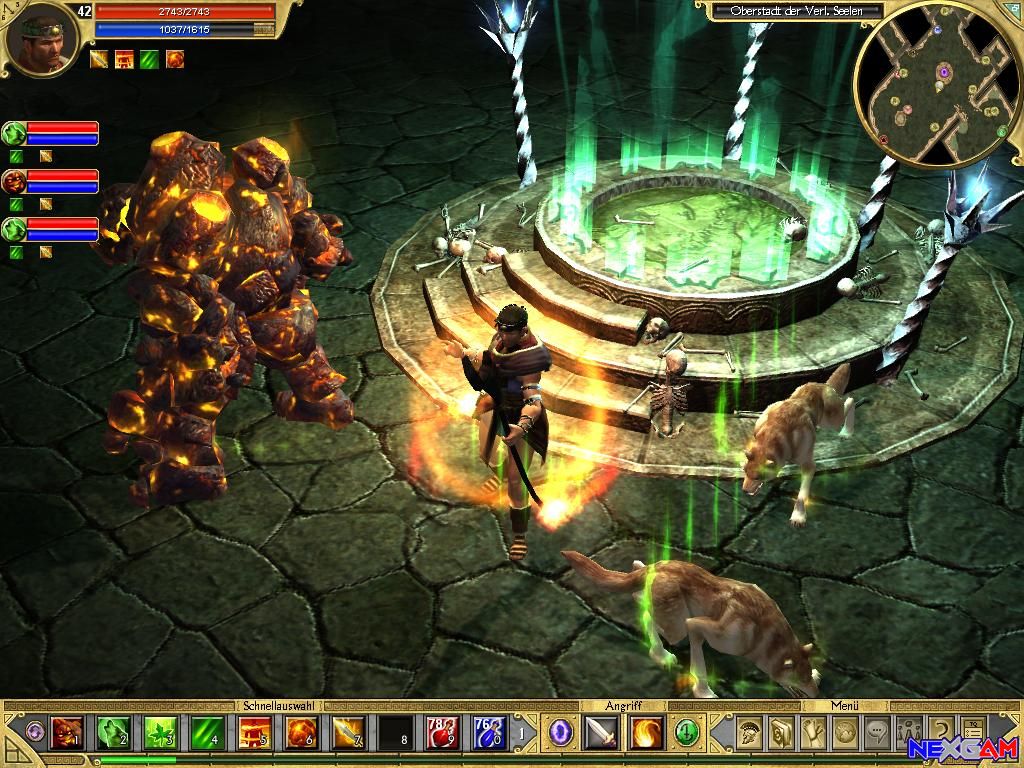The height and width of the screenshot is (768, 1024).
Task: Cast the molten rock skill in slot 6
Action: pyautogui.click(x=301, y=734)
